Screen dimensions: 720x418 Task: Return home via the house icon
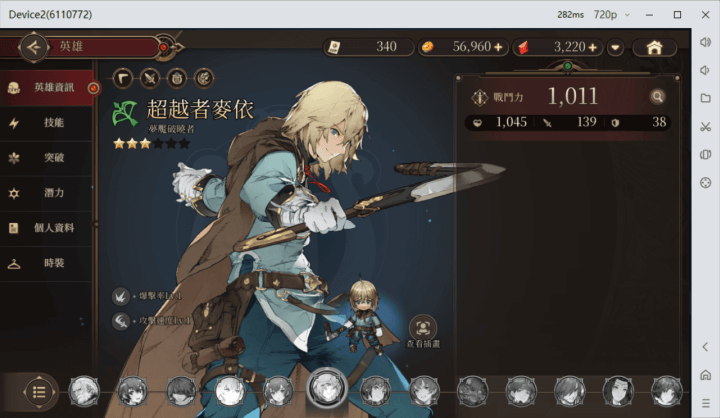click(654, 47)
